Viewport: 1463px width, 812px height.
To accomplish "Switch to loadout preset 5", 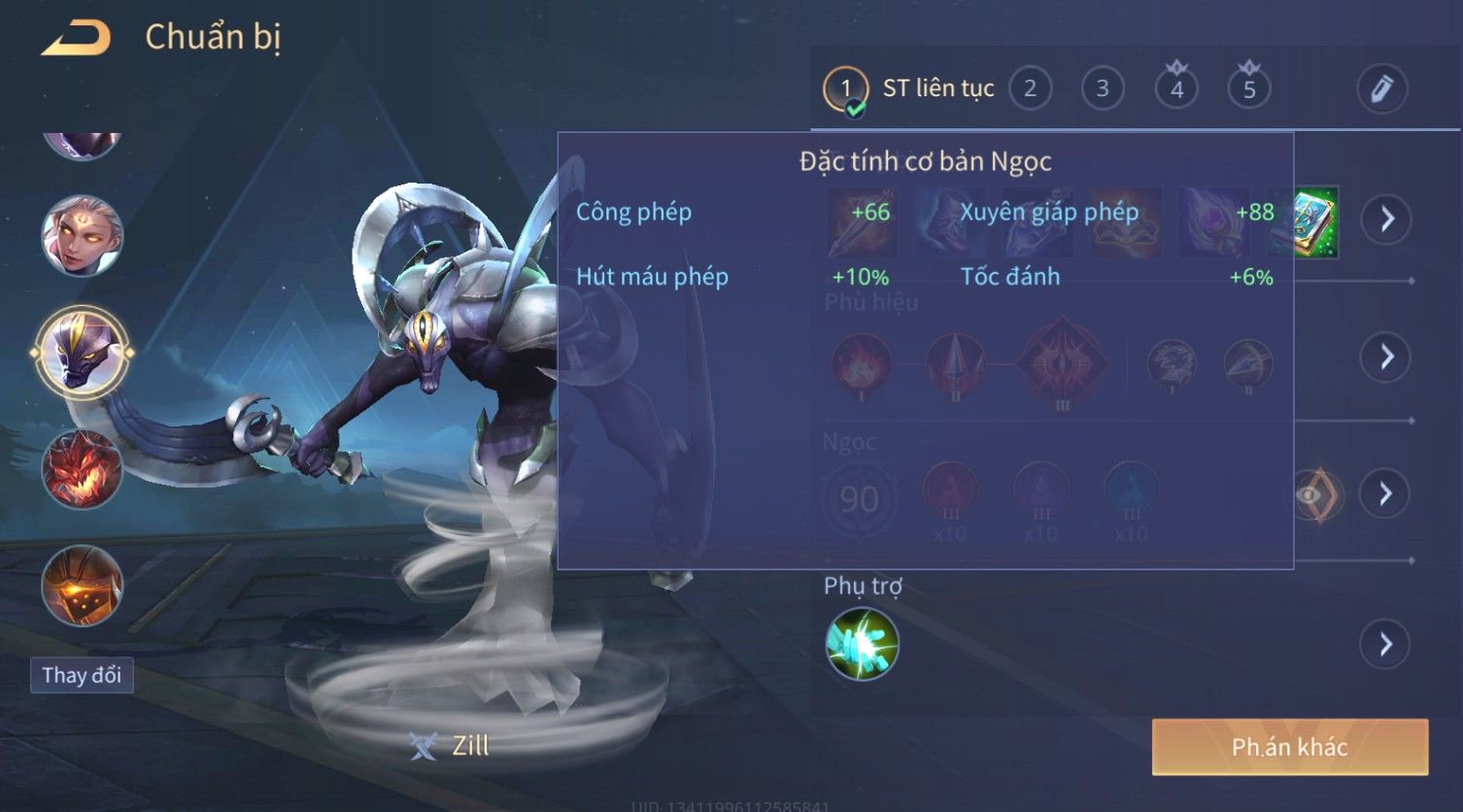I will pos(1249,89).
